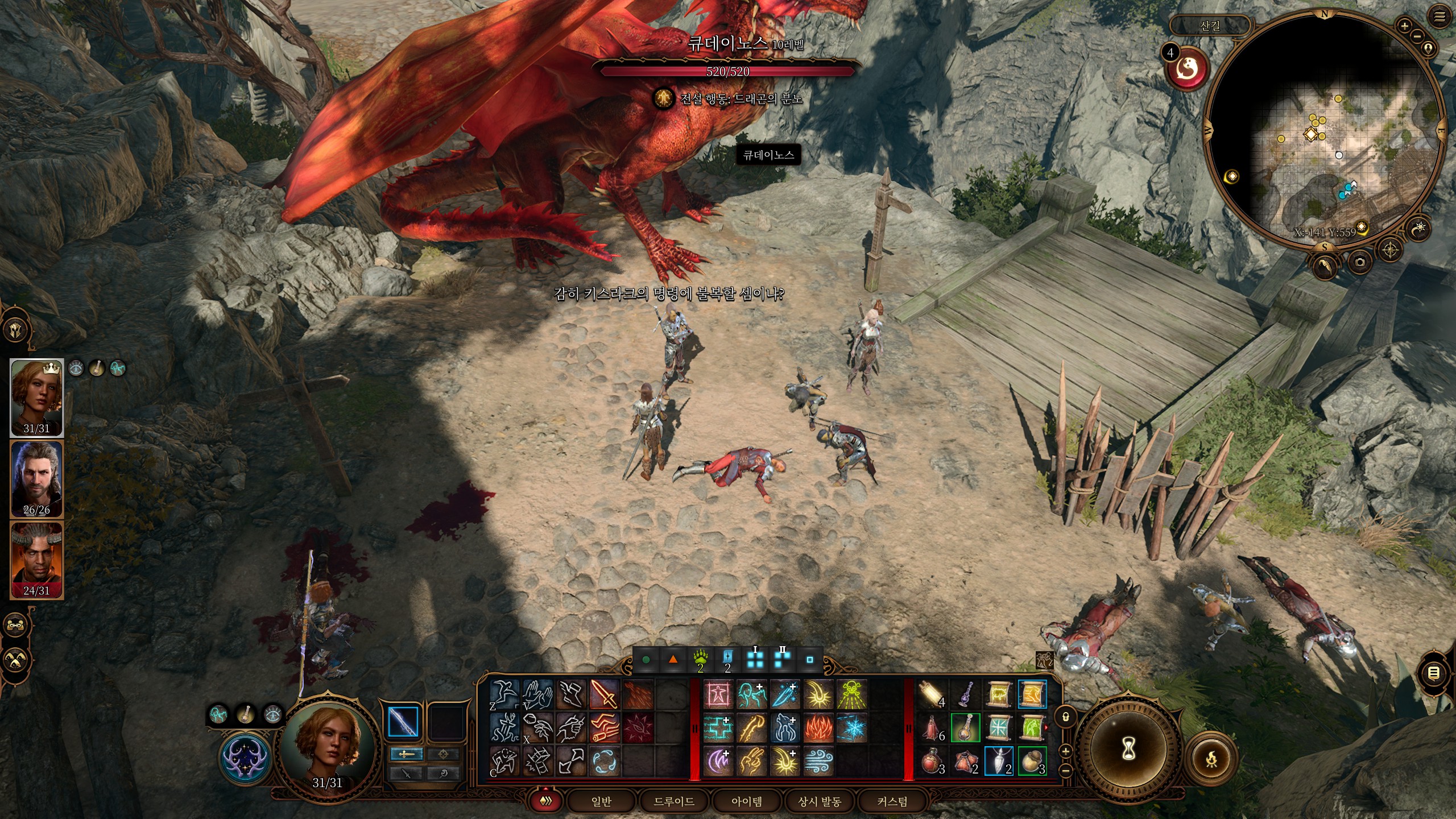This screenshot has height=819, width=1456.
Task: Select the red healing potion slot
Action: point(931,762)
